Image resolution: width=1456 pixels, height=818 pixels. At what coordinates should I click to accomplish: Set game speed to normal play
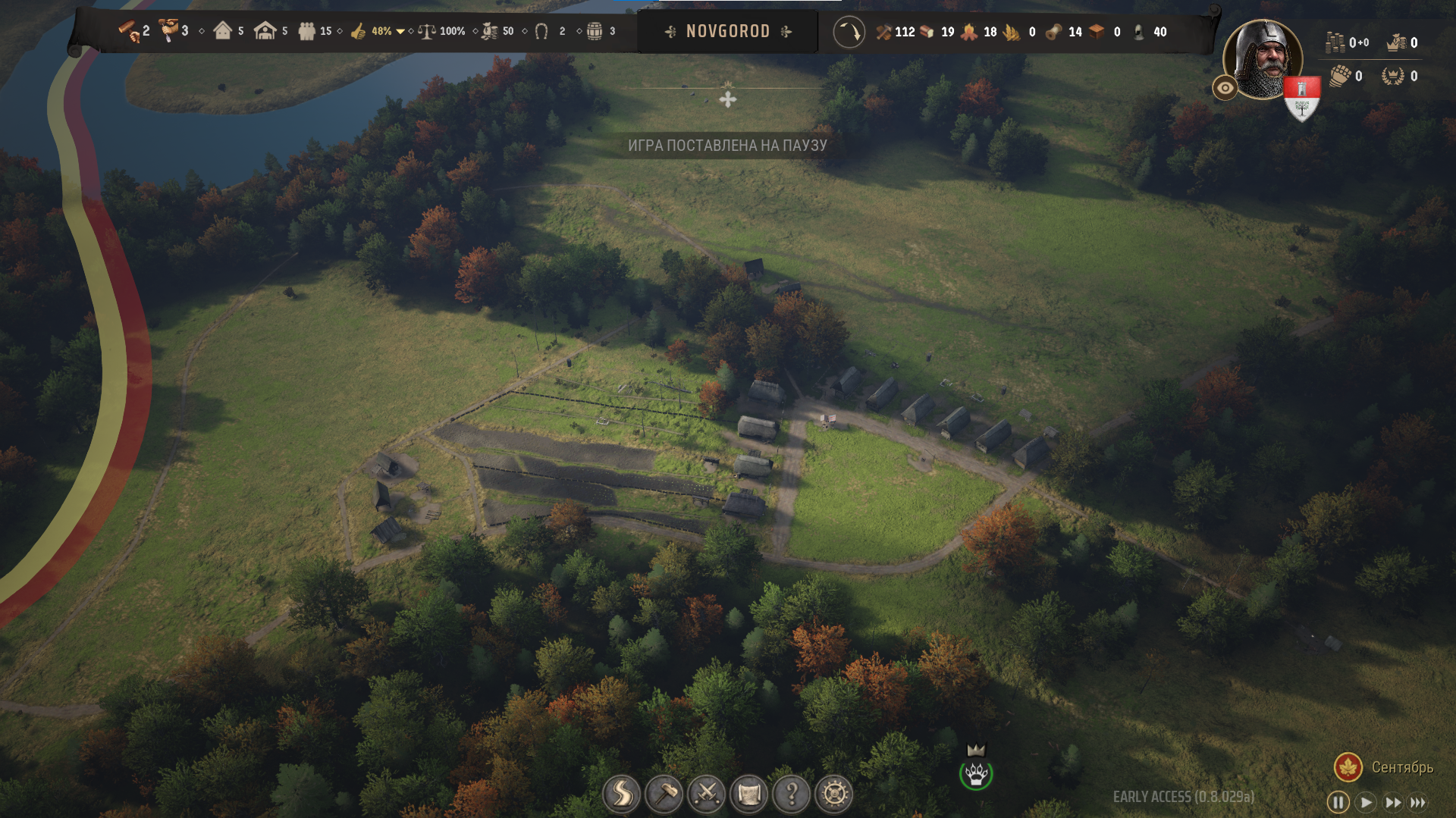(1366, 802)
